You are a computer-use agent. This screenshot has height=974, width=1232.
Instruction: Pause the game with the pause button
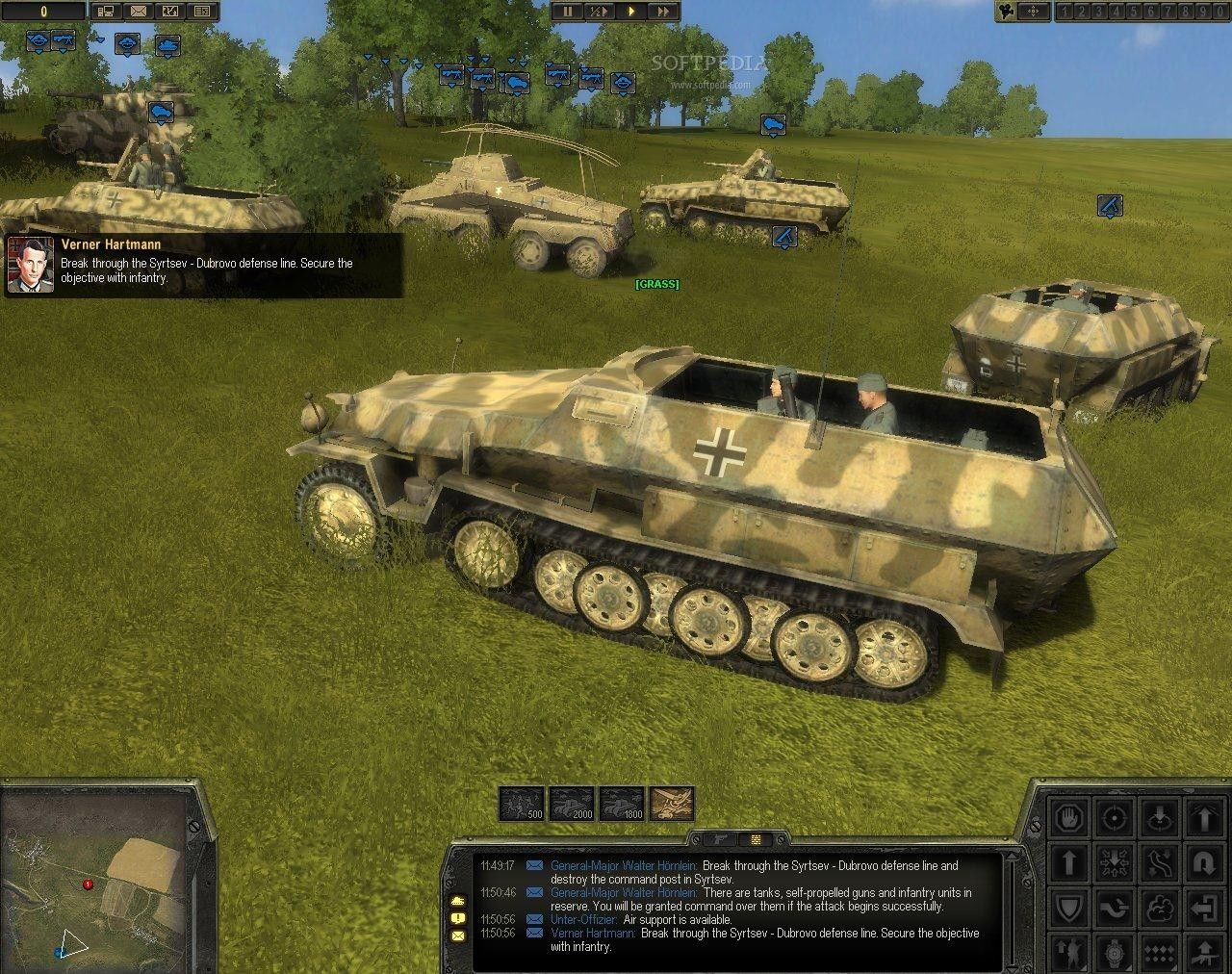(568, 12)
